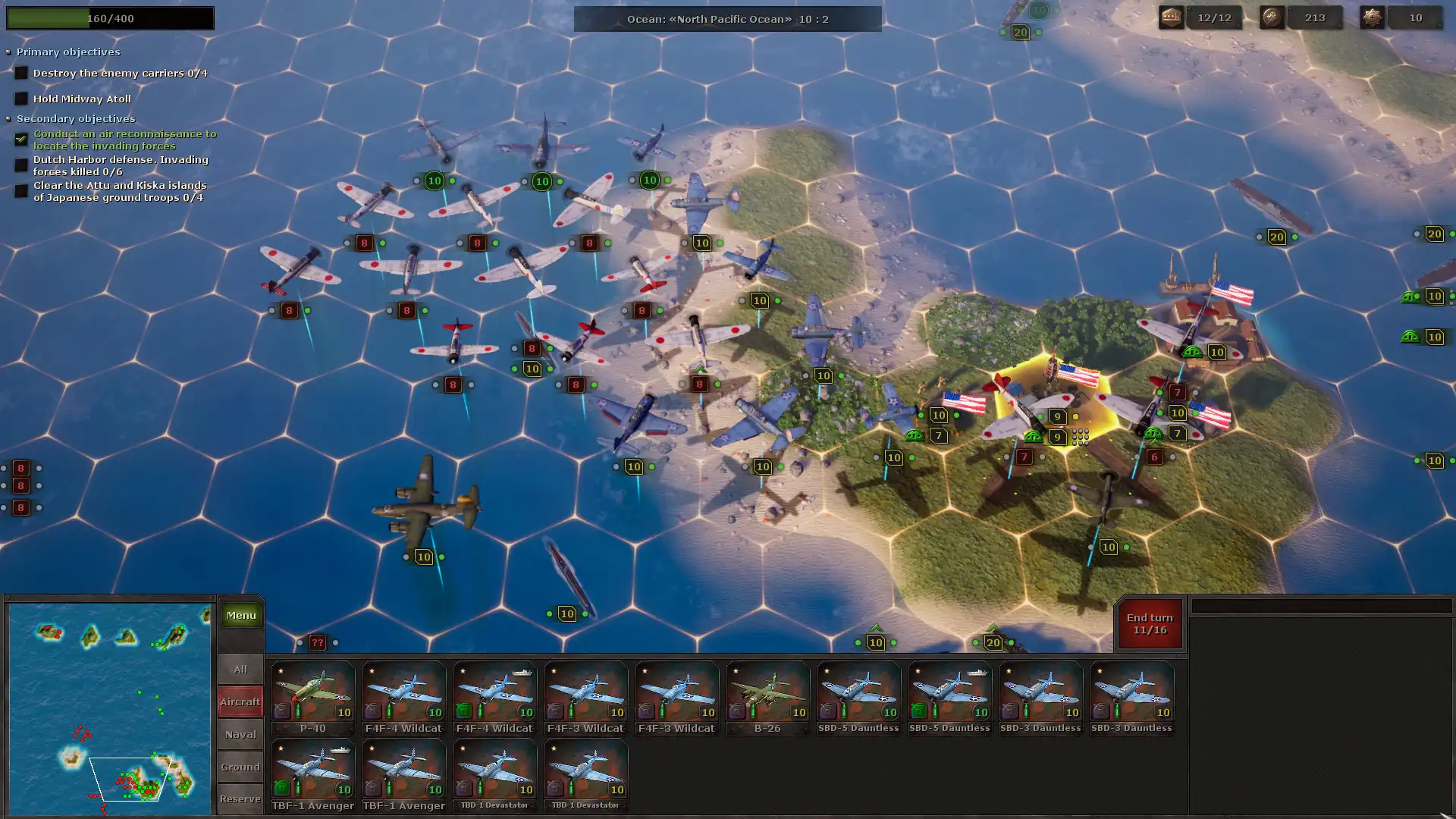
Task: Click the purple fuel canister icon on P-40 card
Action: pyautogui.click(x=281, y=711)
